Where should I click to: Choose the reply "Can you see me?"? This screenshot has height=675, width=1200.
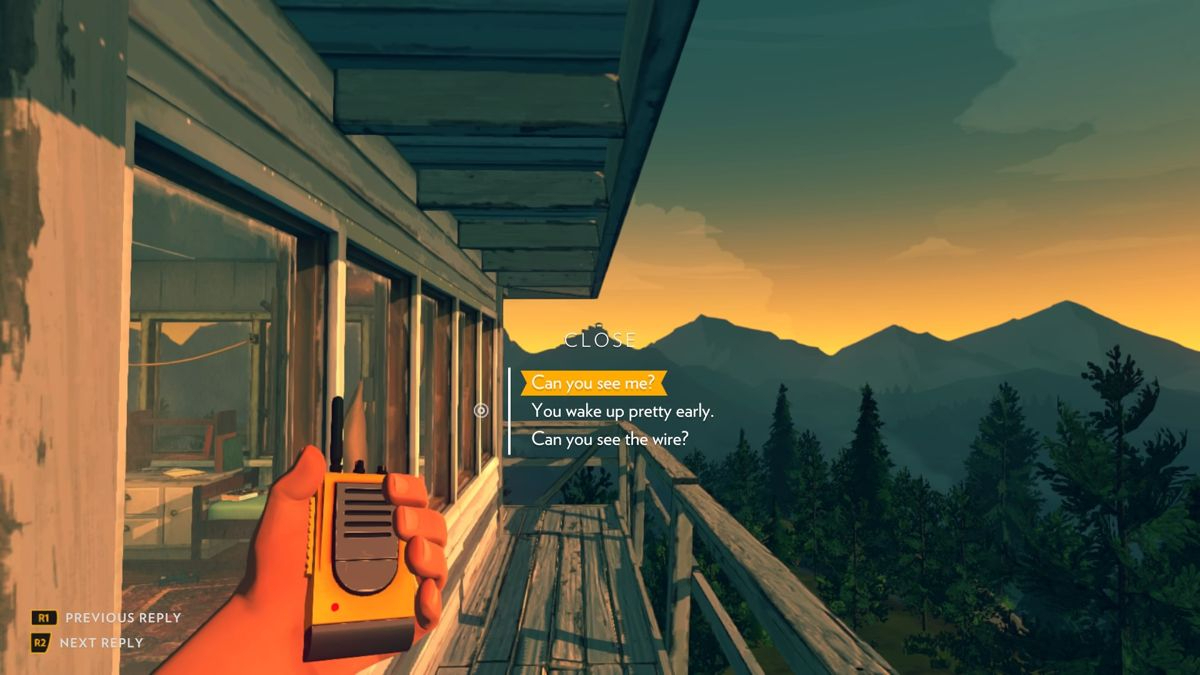pos(594,382)
